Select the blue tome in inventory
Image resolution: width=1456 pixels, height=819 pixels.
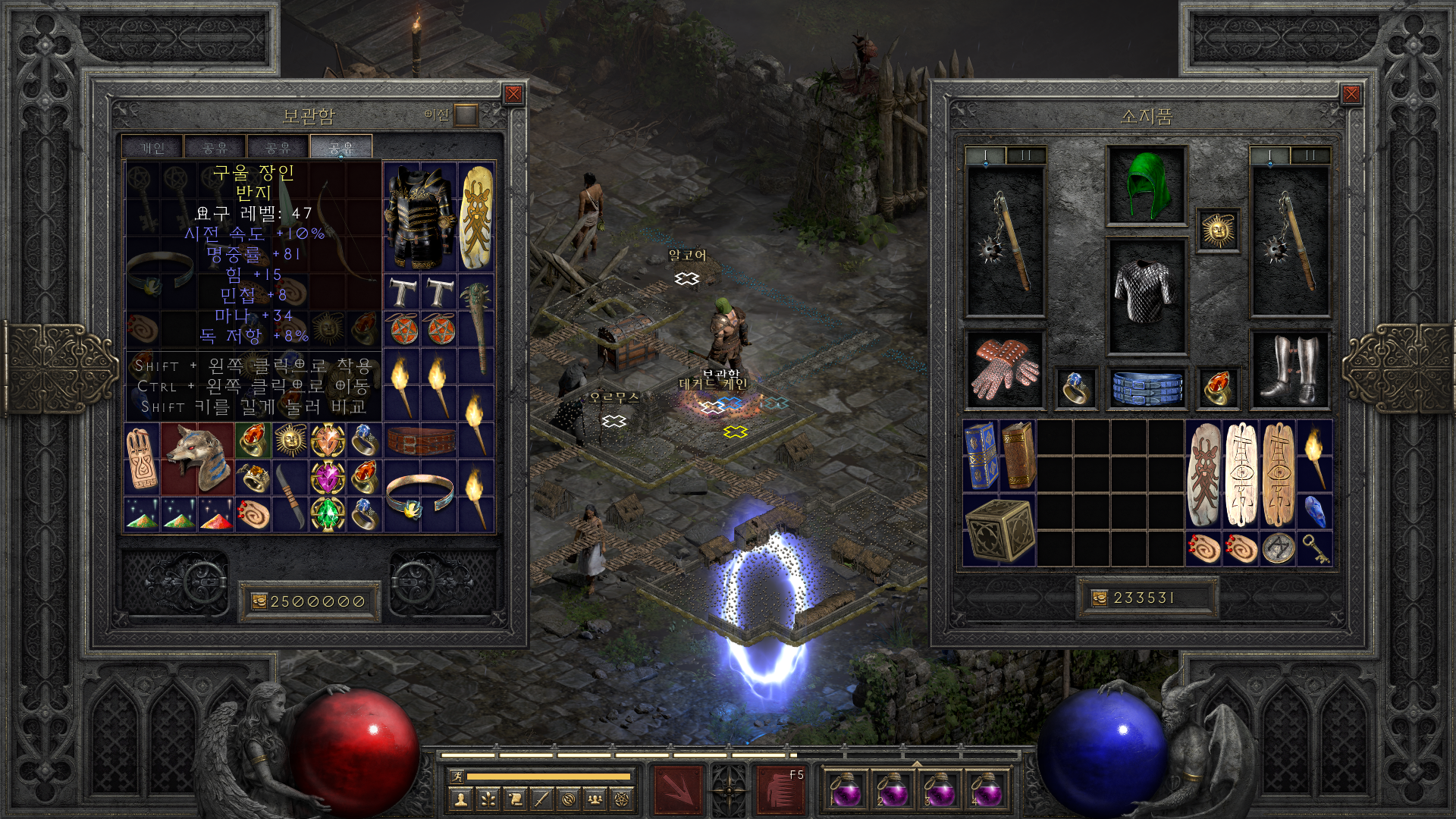click(x=981, y=457)
